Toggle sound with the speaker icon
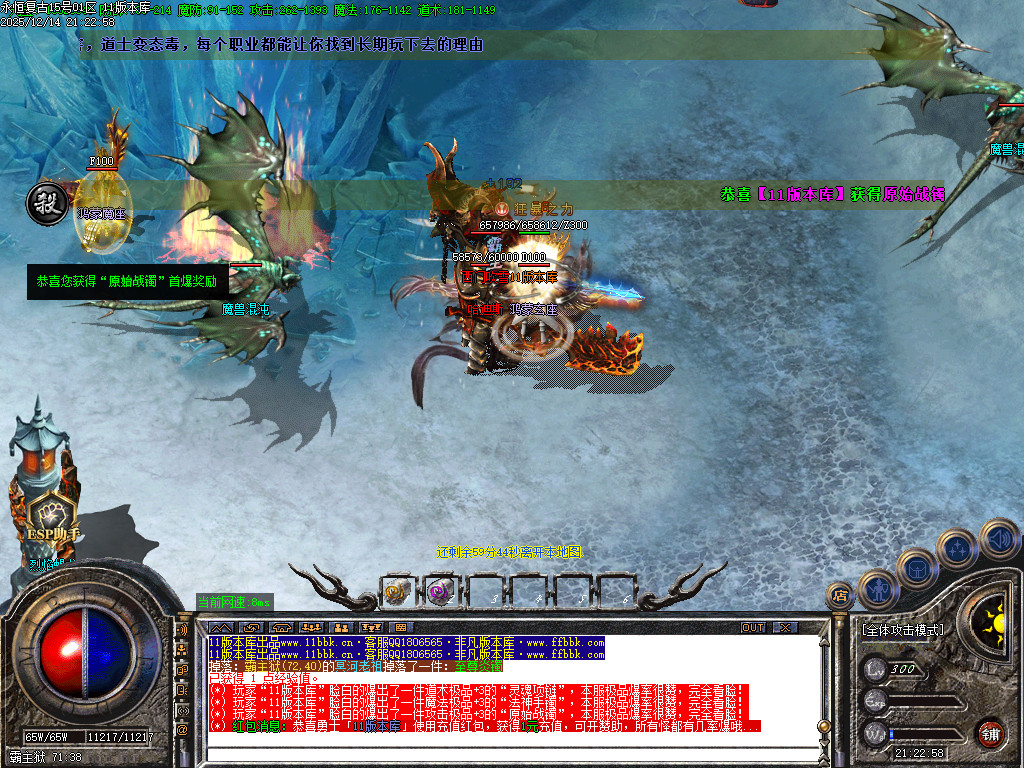The height and width of the screenshot is (768, 1024). [998, 538]
